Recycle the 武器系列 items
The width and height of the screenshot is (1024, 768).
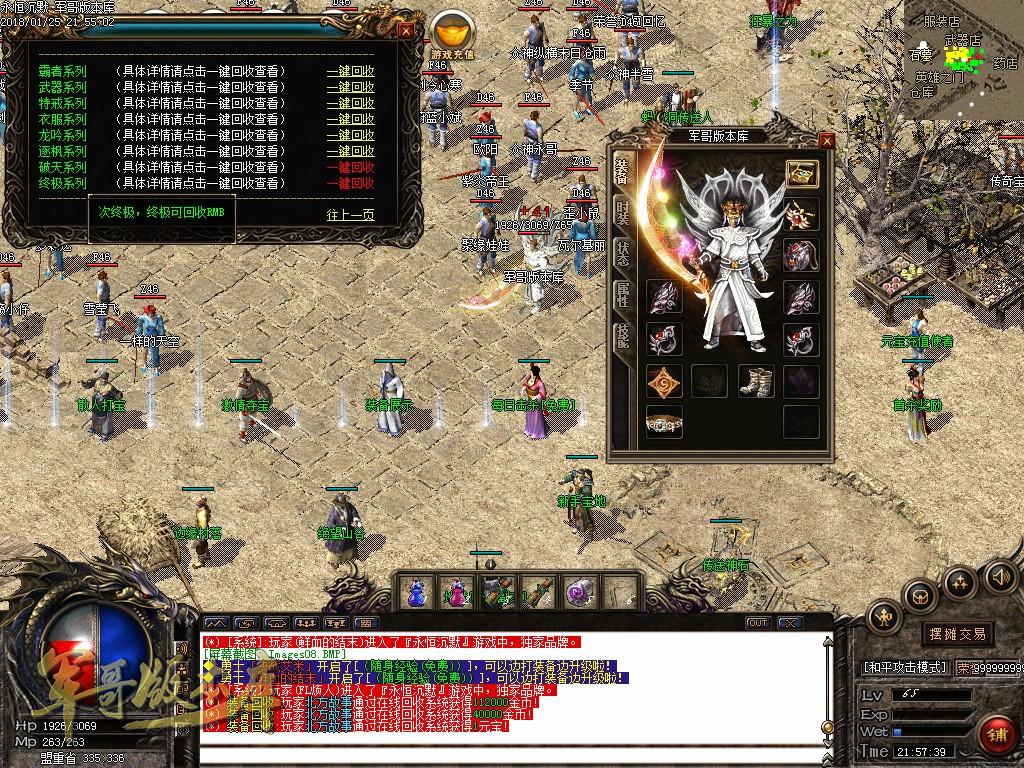[x=350, y=87]
